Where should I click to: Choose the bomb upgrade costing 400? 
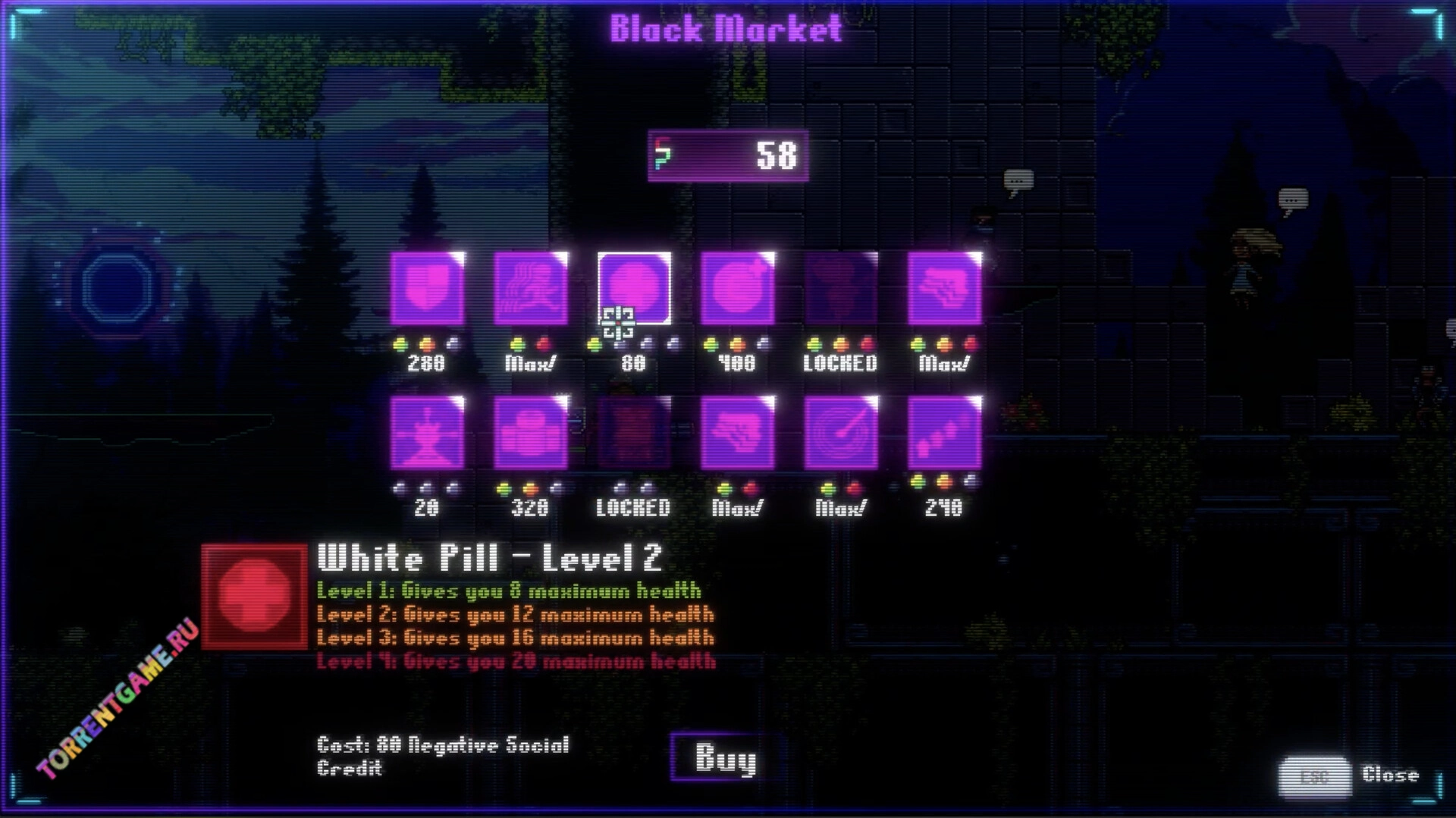(x=737, y=289)
